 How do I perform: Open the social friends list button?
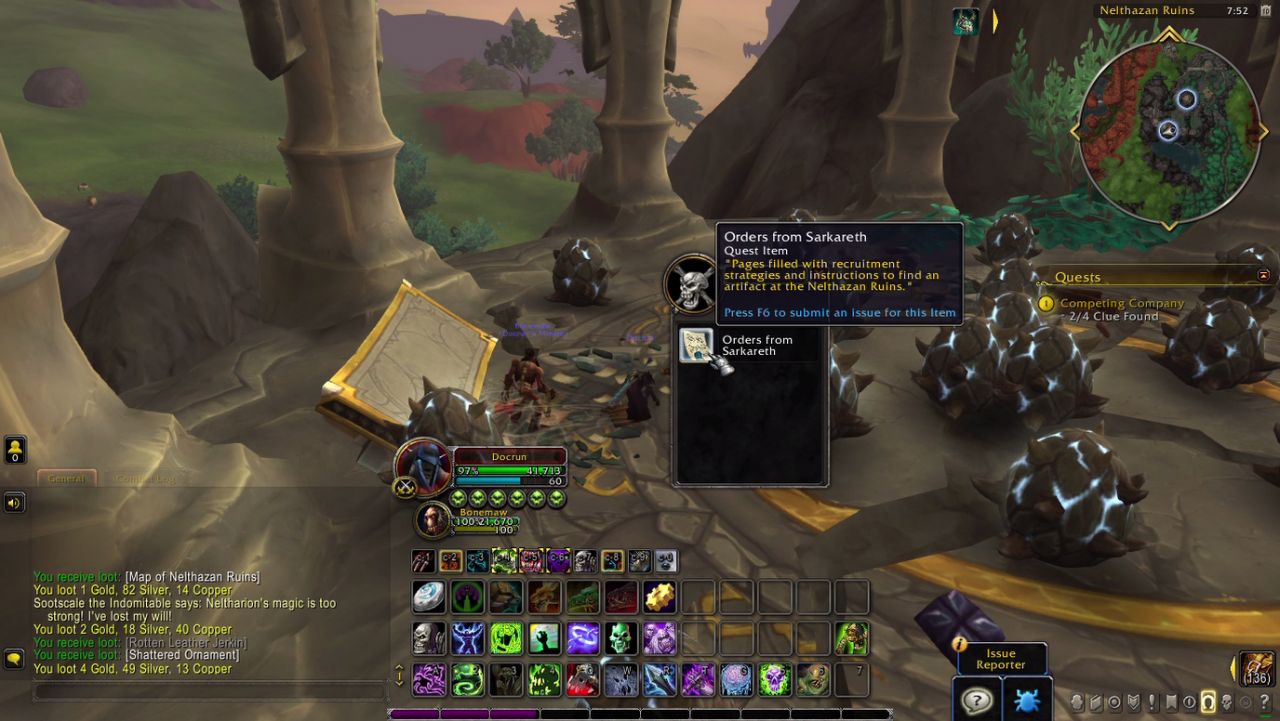point(15,449)
